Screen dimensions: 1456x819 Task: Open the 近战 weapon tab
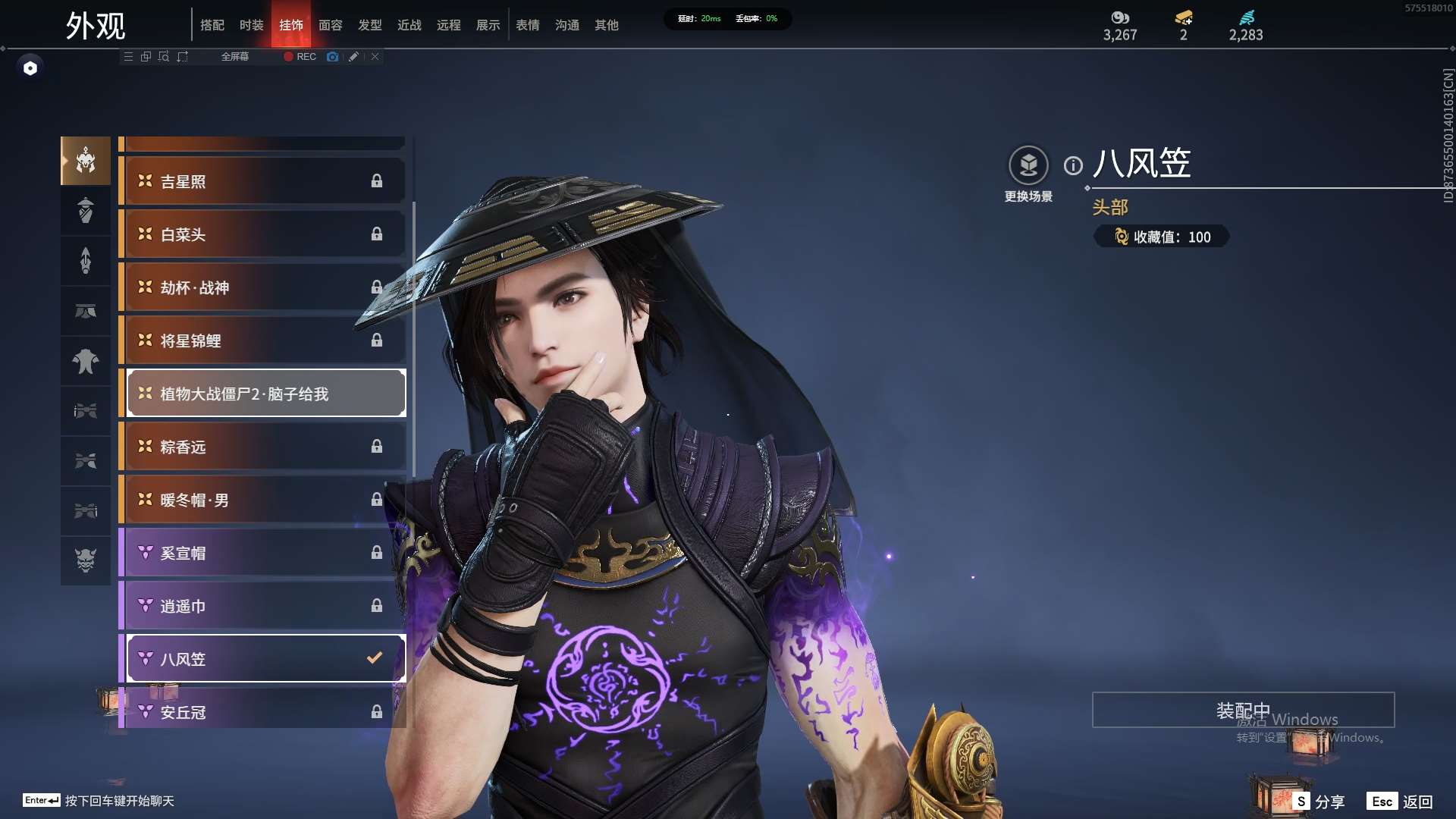pos(409,25)
